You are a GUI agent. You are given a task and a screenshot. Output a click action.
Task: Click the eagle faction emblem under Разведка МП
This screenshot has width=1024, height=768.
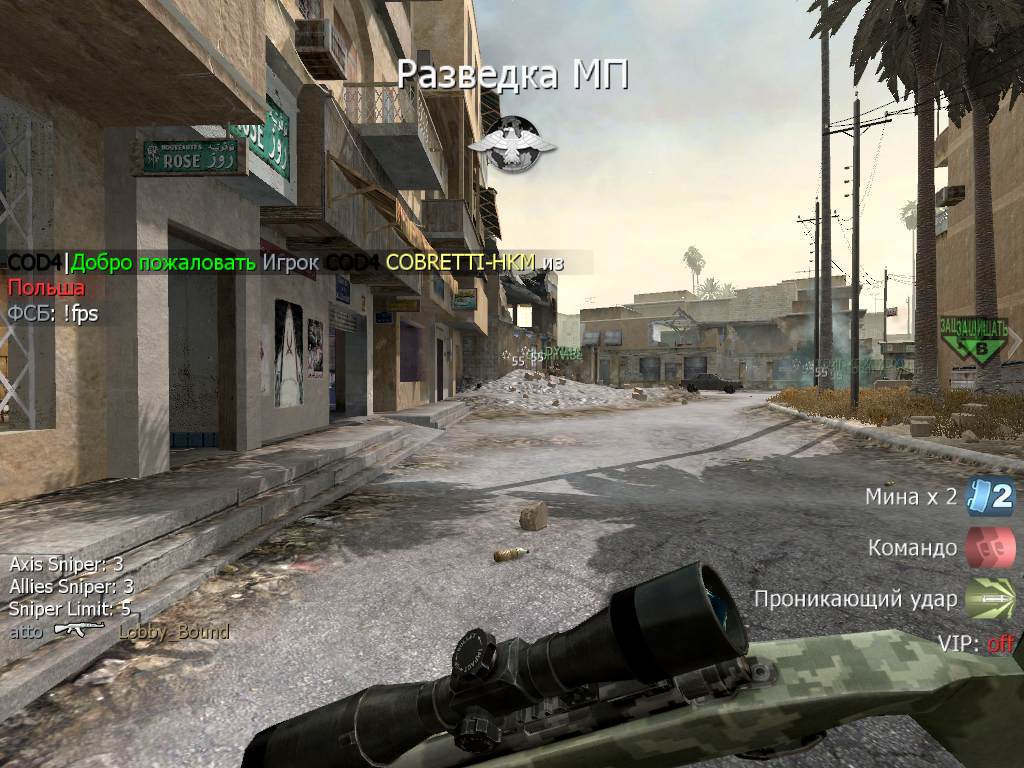click(x=512, y=144)
